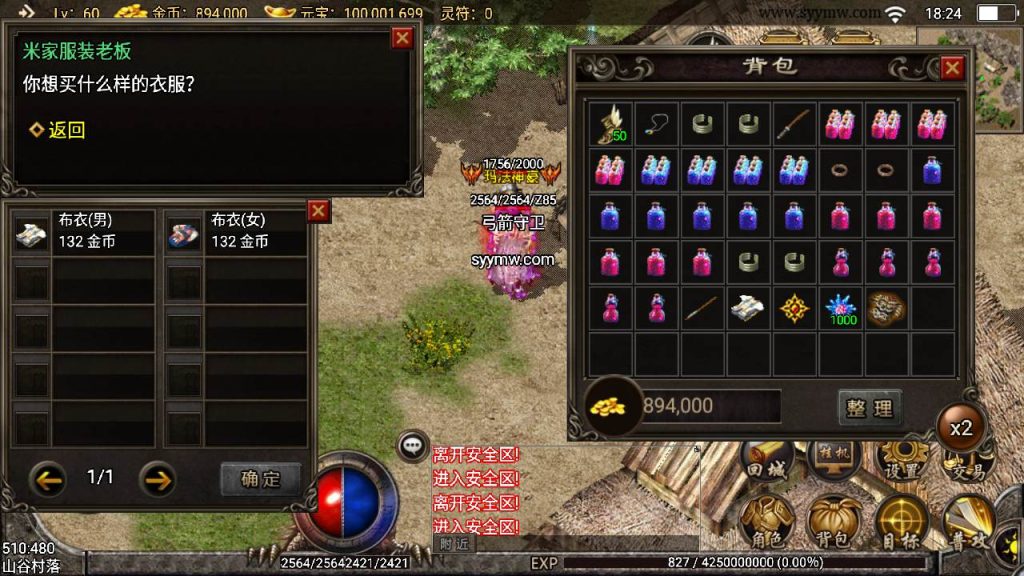Select the blue crystal stack of 1000
Viewport: 1024px width, 576px height.
pos(841,309)
